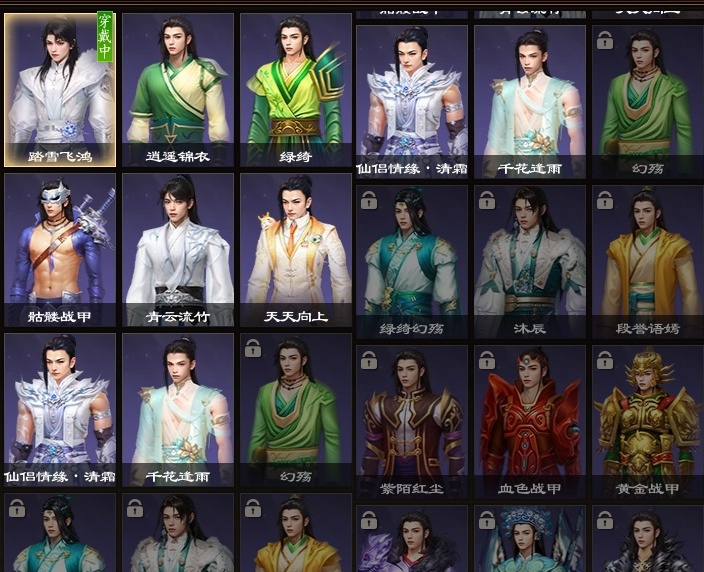Choose the 逍遥锦衣 green robe outfit
The image size is (704, 572).
point(178,90)
